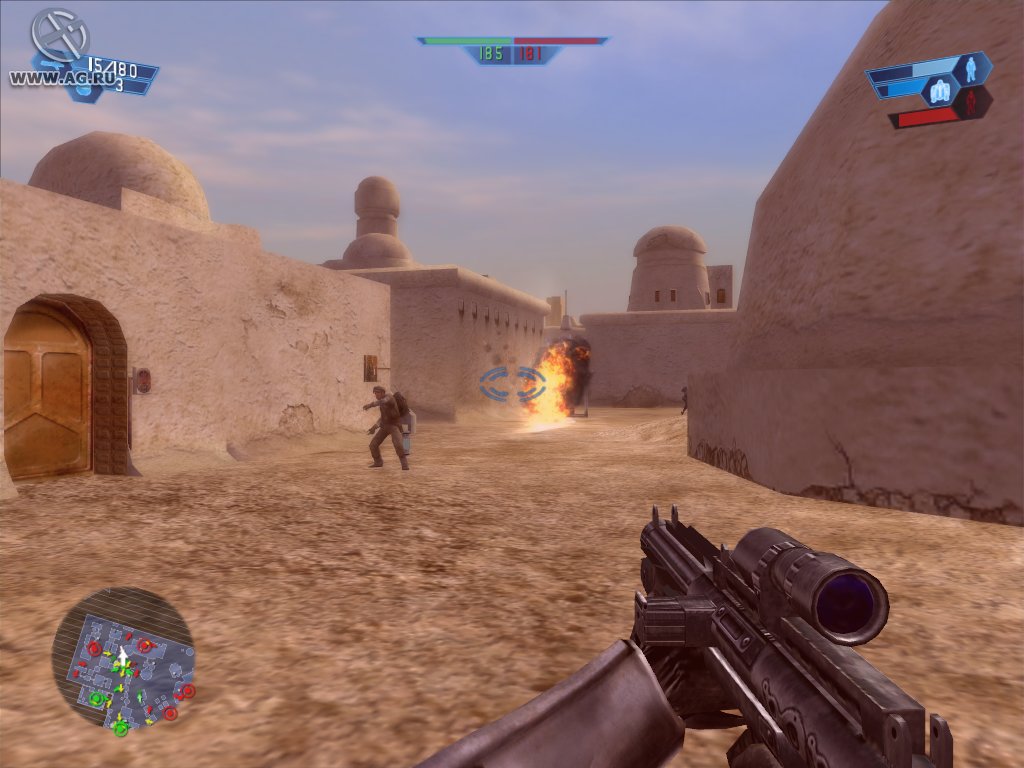Click the white player arrow on the minimap
The width and height of the screenshot is (1024, 768).
click(122, 657)
